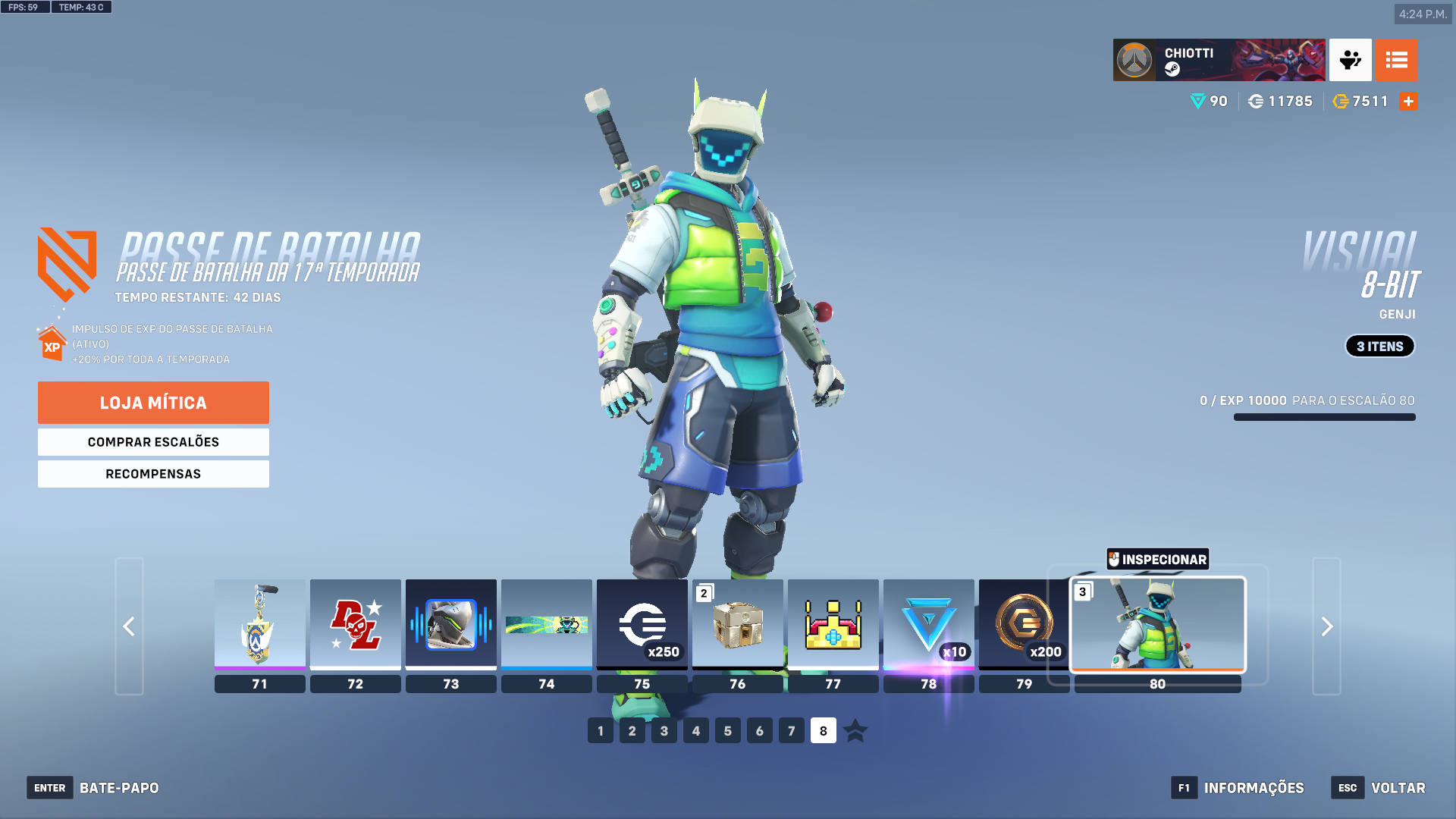The height and width of the screenshot is (819, 1456).
Task: Show previous battle pass tiers
Action: pyautogui.click(x=129, y=626)
